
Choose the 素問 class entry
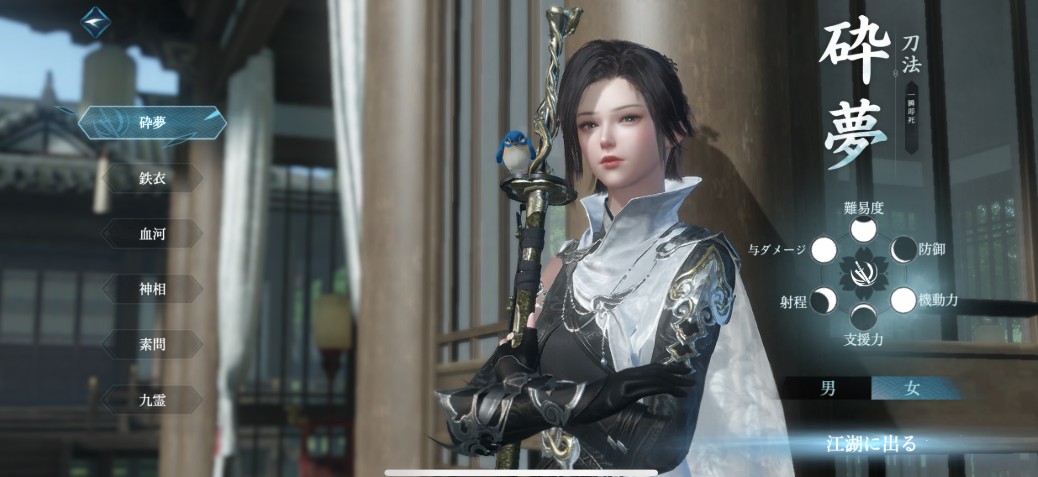pyautogui.click(x=153, y=344)
